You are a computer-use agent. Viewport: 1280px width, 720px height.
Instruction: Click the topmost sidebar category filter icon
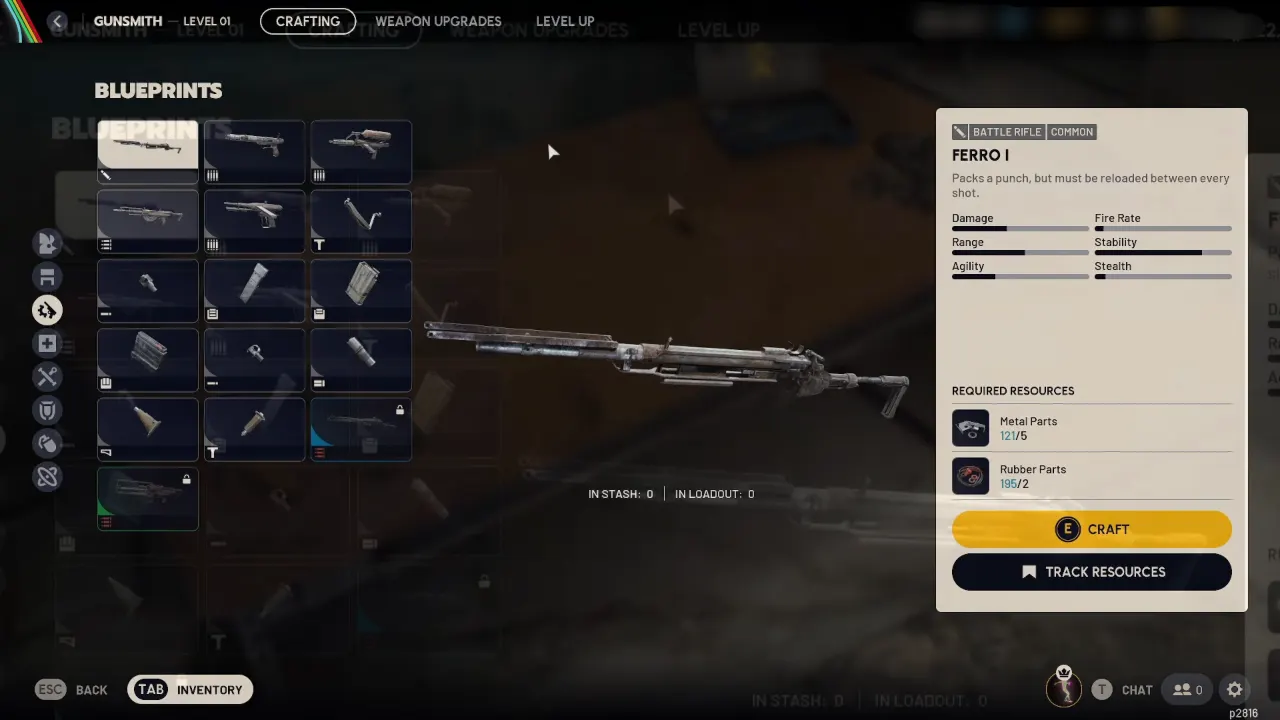click(47, 243)
